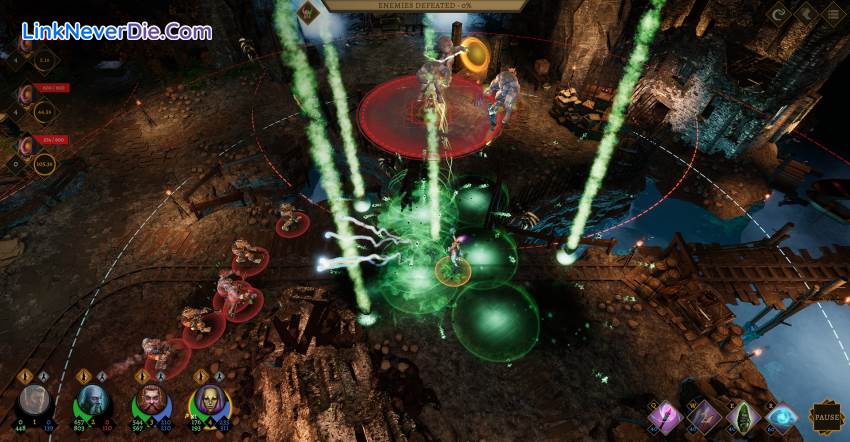Open the hamburger menu

click(831, 15)
